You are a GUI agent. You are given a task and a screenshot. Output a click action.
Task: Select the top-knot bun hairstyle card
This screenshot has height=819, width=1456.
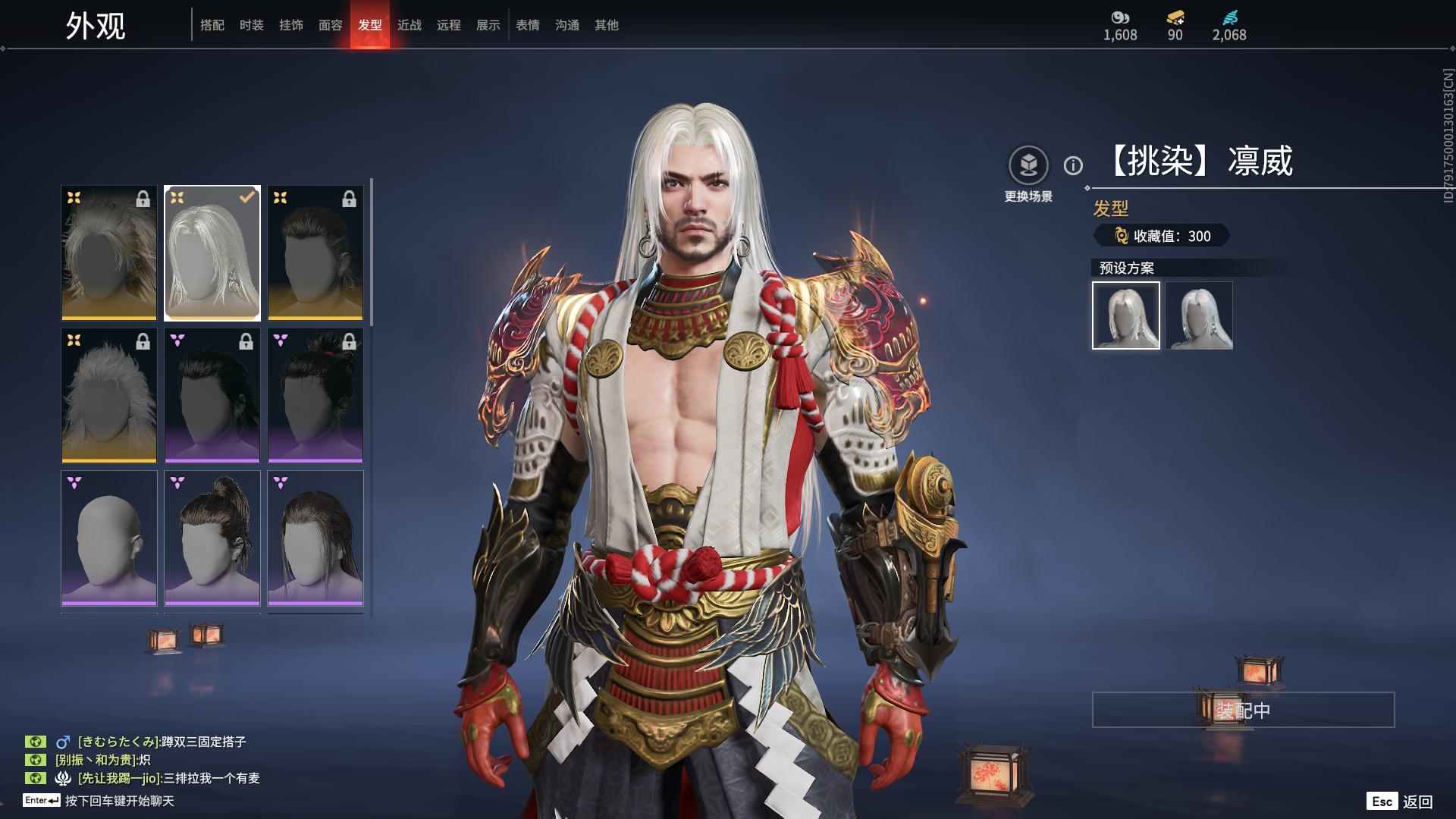212,538
